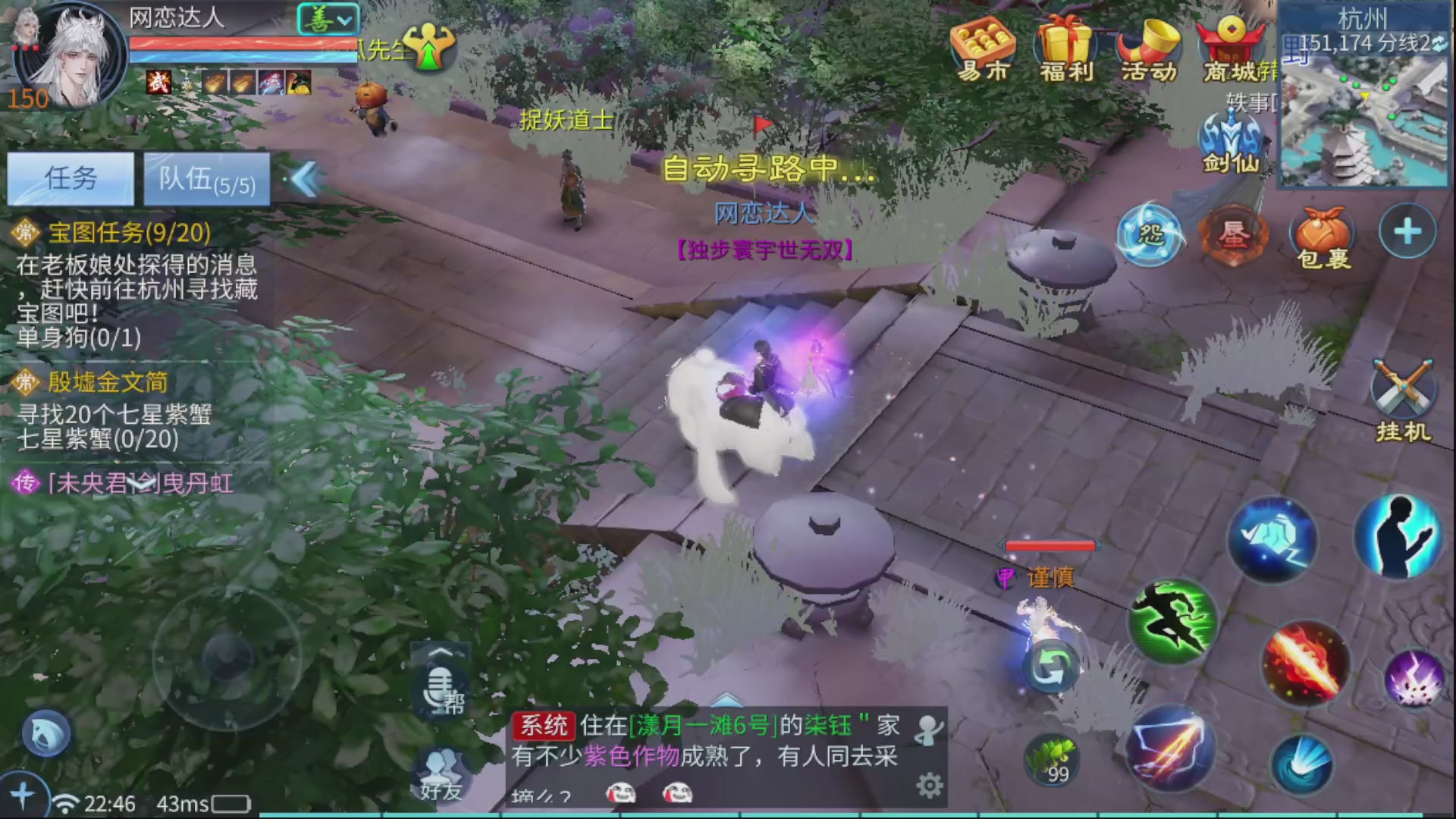Screen dimensions: 1456x819
Task: Switch to the 队伍(5/5) tab
Action: coord(205,180)
